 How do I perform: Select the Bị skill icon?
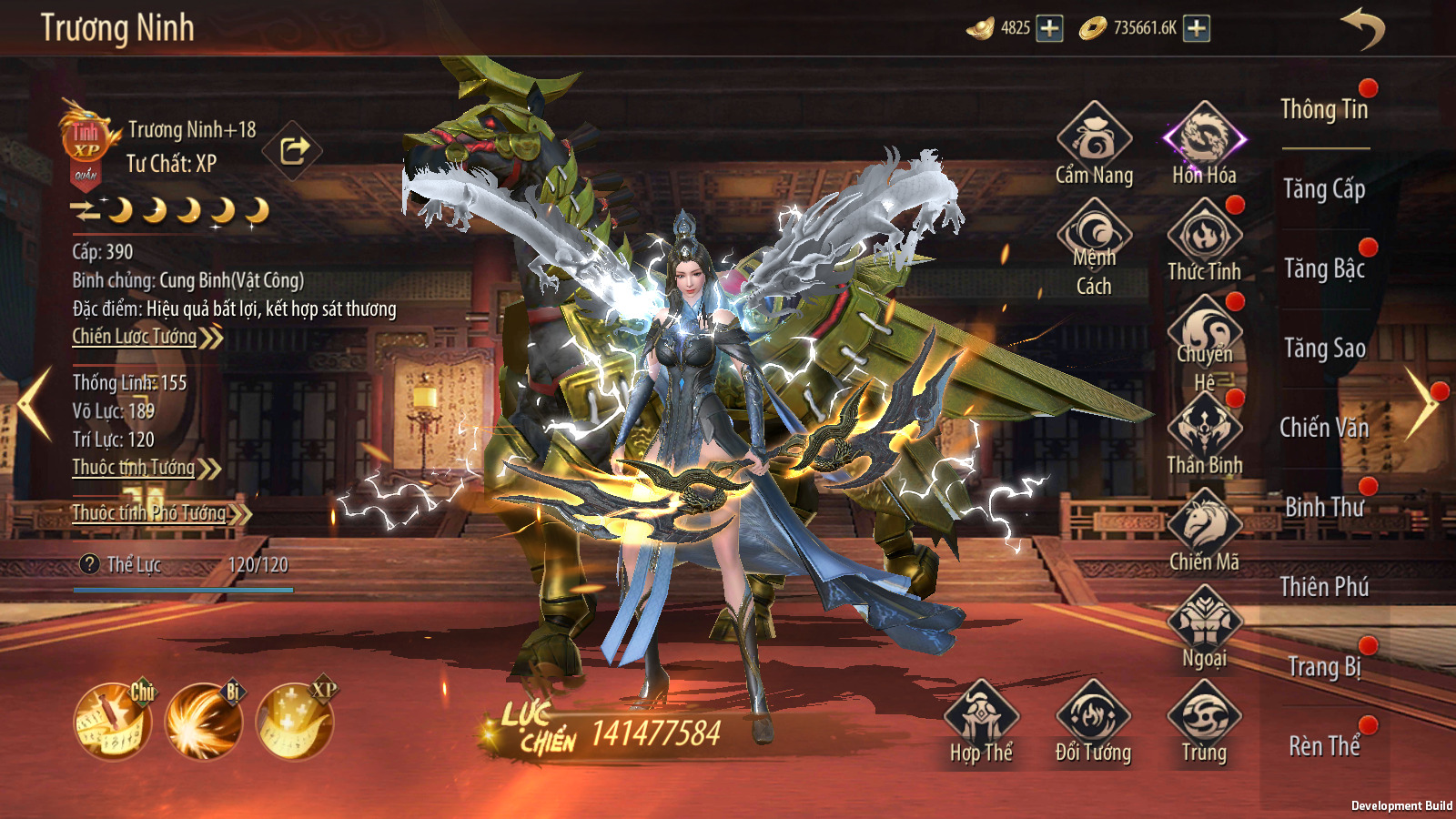point(204,722)
